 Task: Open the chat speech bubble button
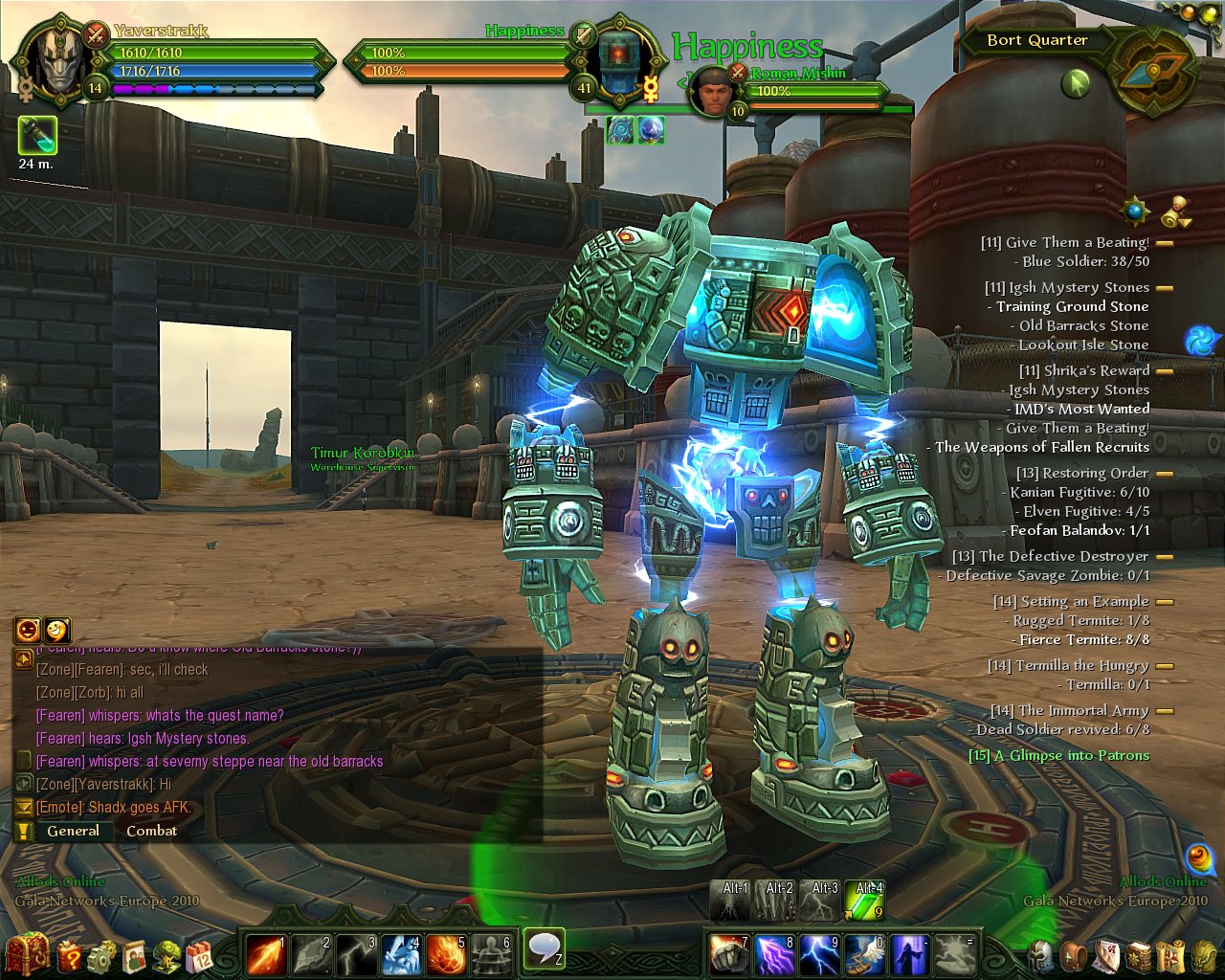[545, 948]
